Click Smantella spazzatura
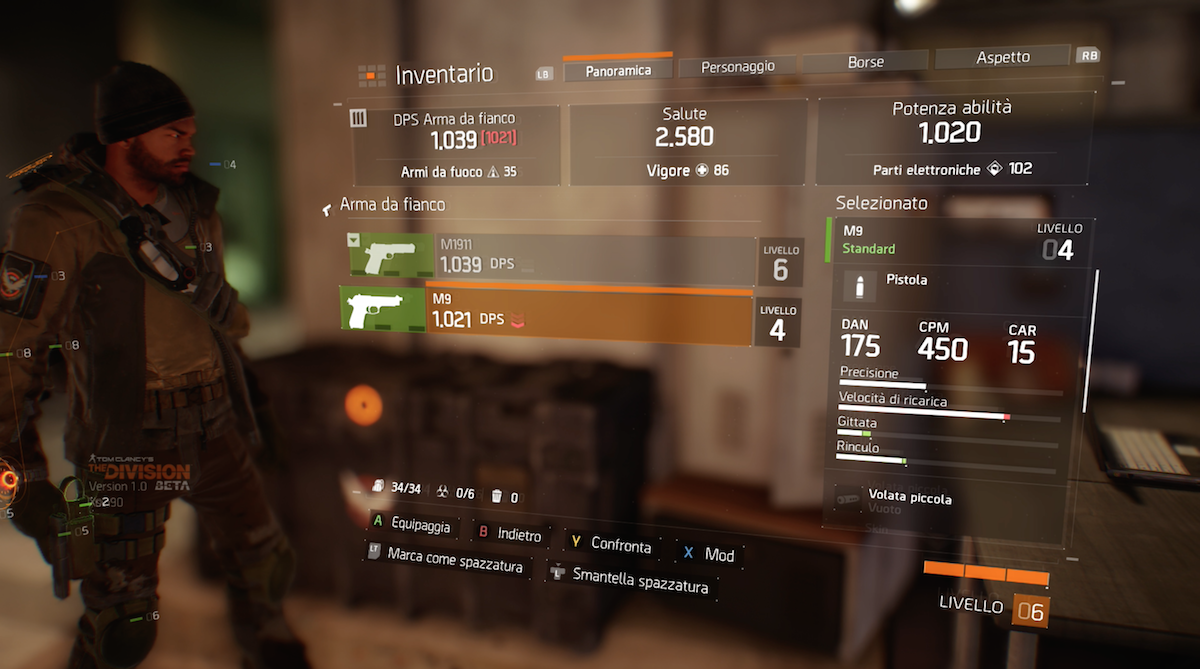 [x=631, y=578]
